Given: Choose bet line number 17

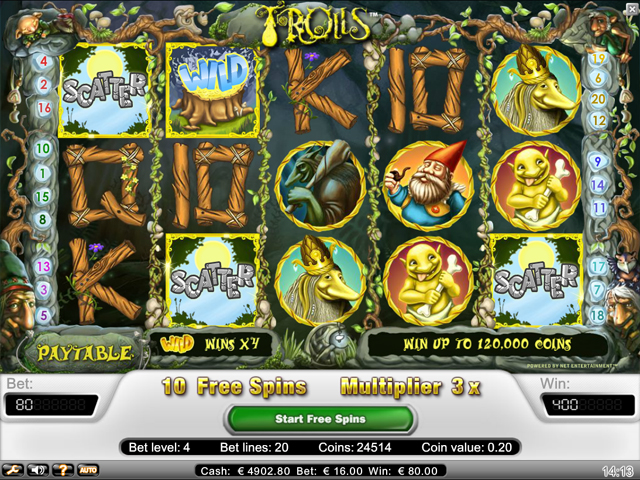Looking at the screenshot, I should click(598, 267).
